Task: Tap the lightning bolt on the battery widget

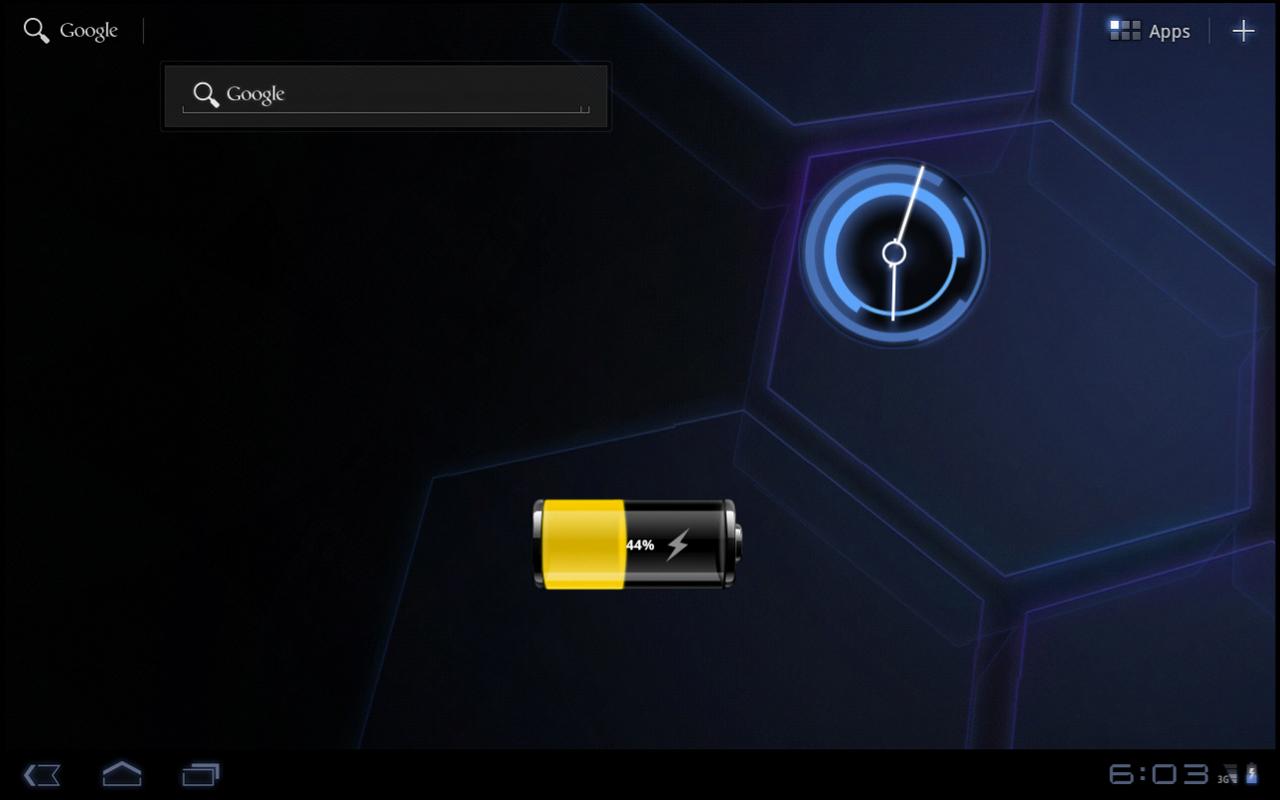Action: coord(682,544)
